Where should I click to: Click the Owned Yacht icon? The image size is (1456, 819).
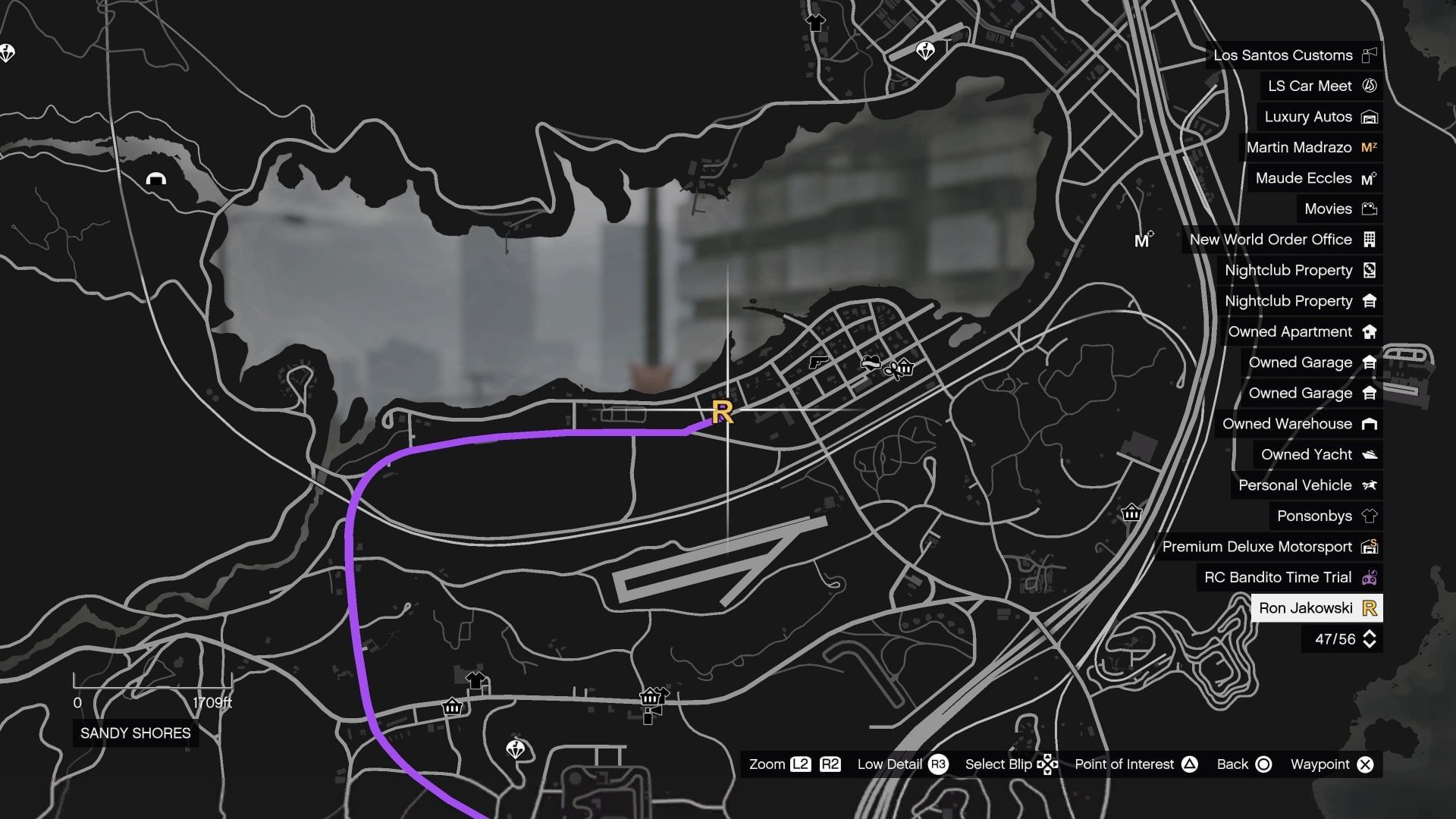1370,454
